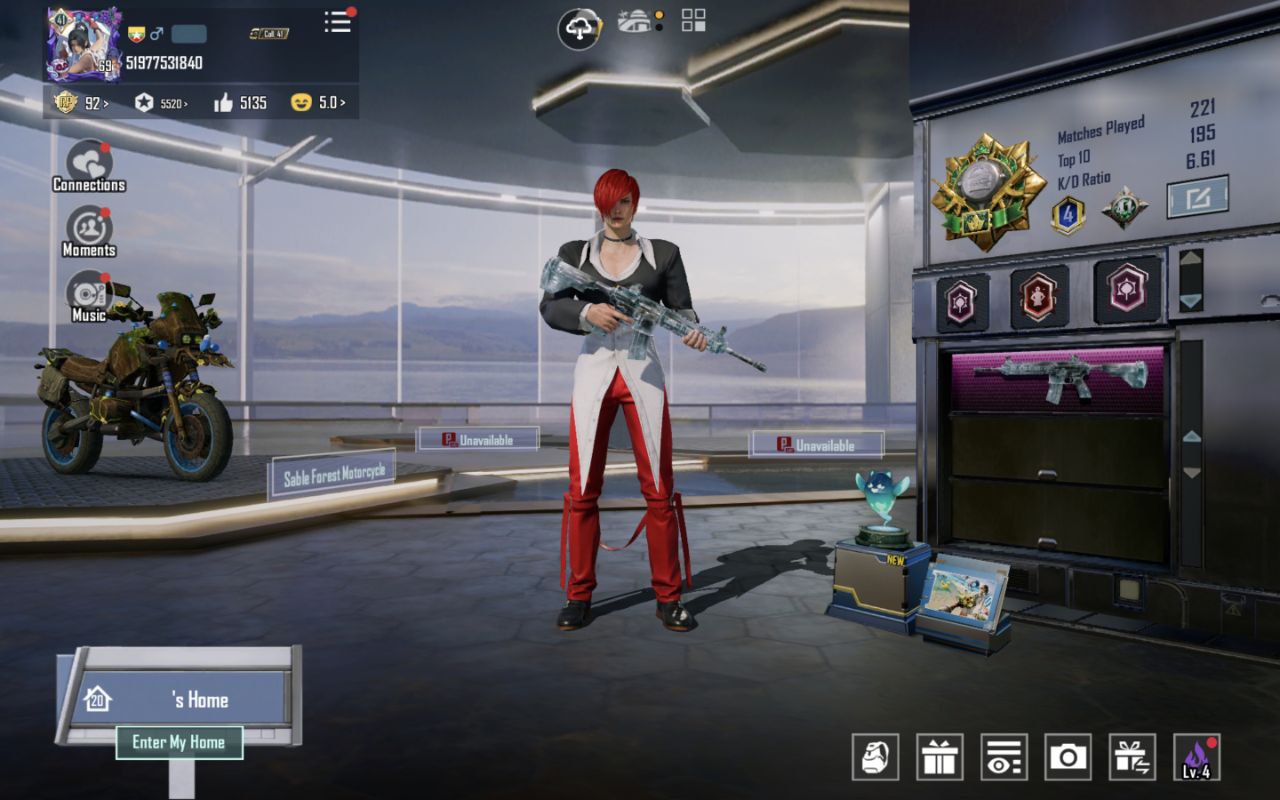Open the list menu beside the profile

(338, 22)
